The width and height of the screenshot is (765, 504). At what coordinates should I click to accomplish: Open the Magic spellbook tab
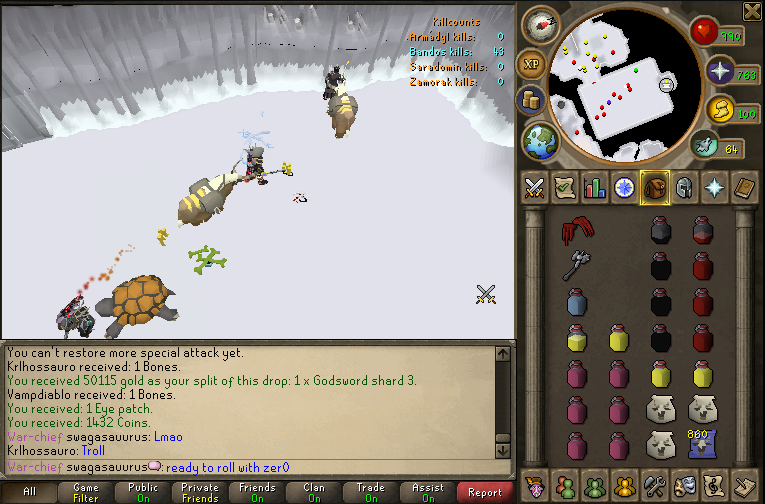pyautogui.click(x=746, y=187)
